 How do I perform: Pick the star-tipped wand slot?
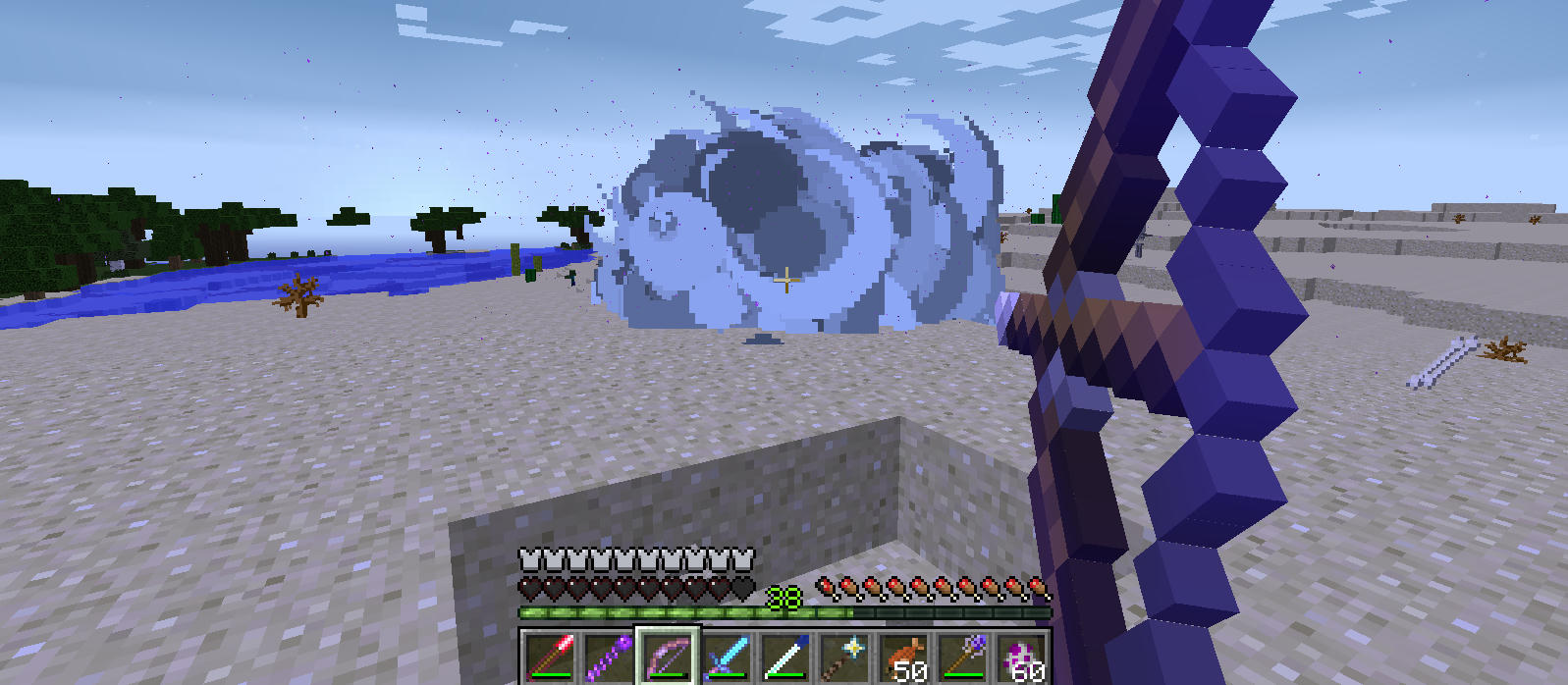(x=844, y=657)
